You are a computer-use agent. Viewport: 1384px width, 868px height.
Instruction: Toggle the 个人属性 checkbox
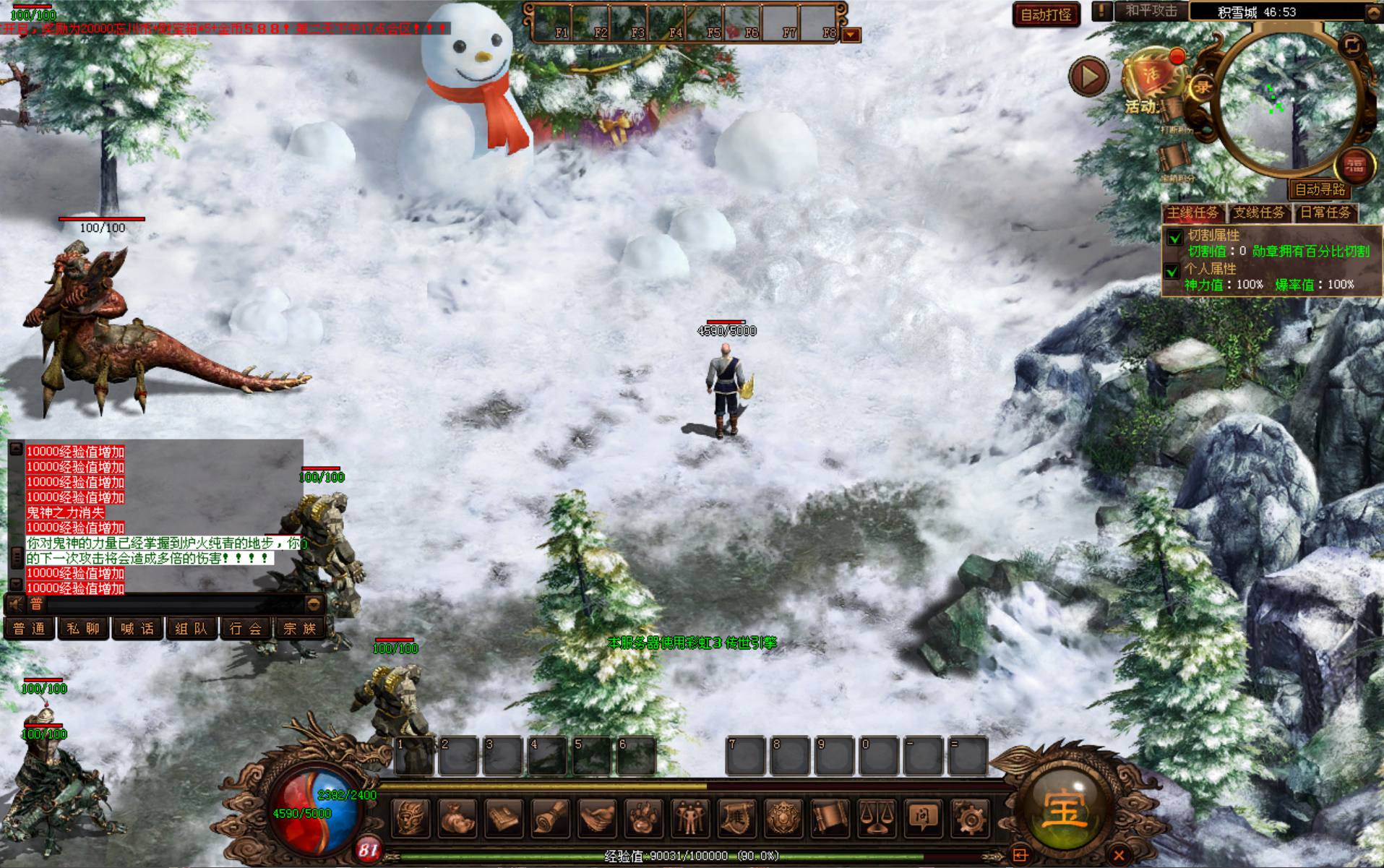coord(1174,271)
